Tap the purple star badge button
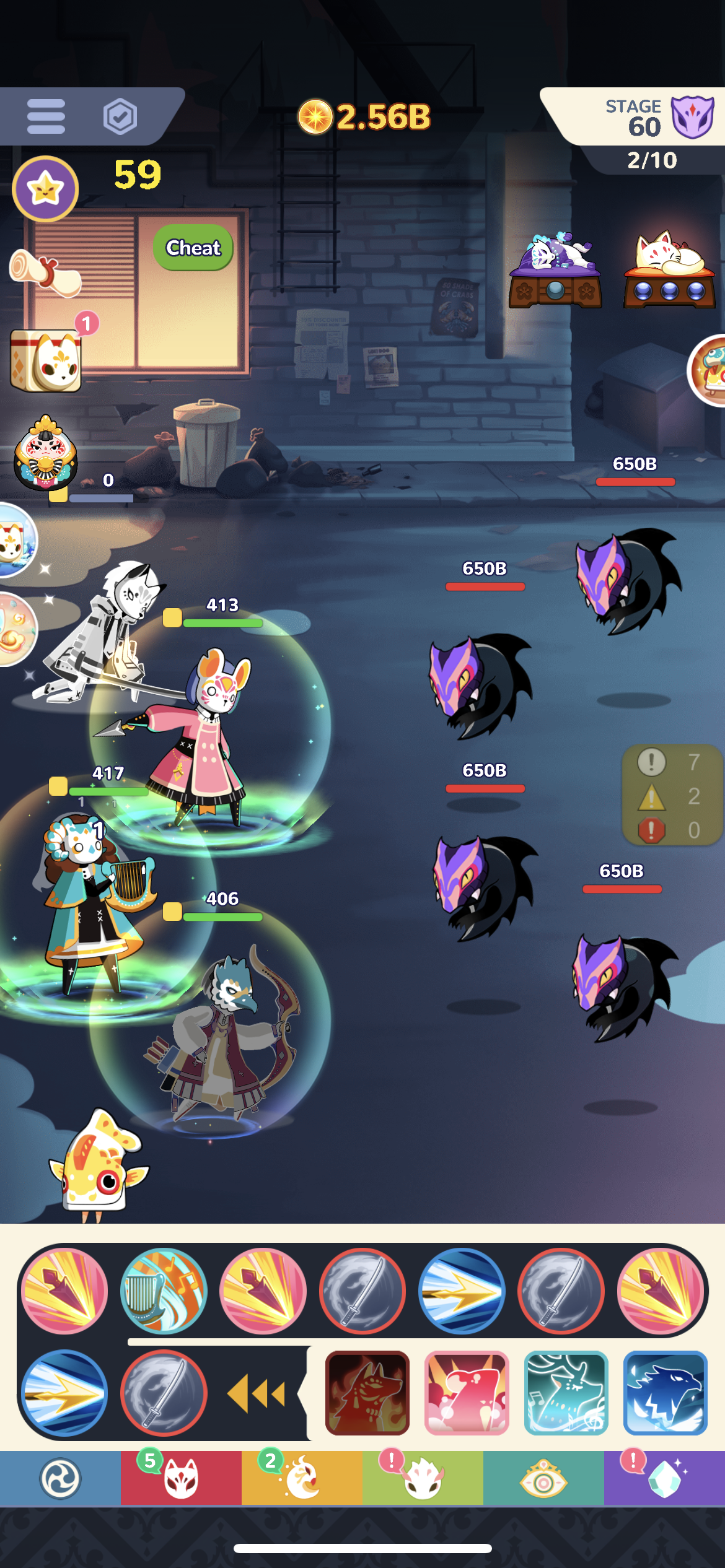The height and width of the screenshot is (1568, 725). click(x=45, y=188)
